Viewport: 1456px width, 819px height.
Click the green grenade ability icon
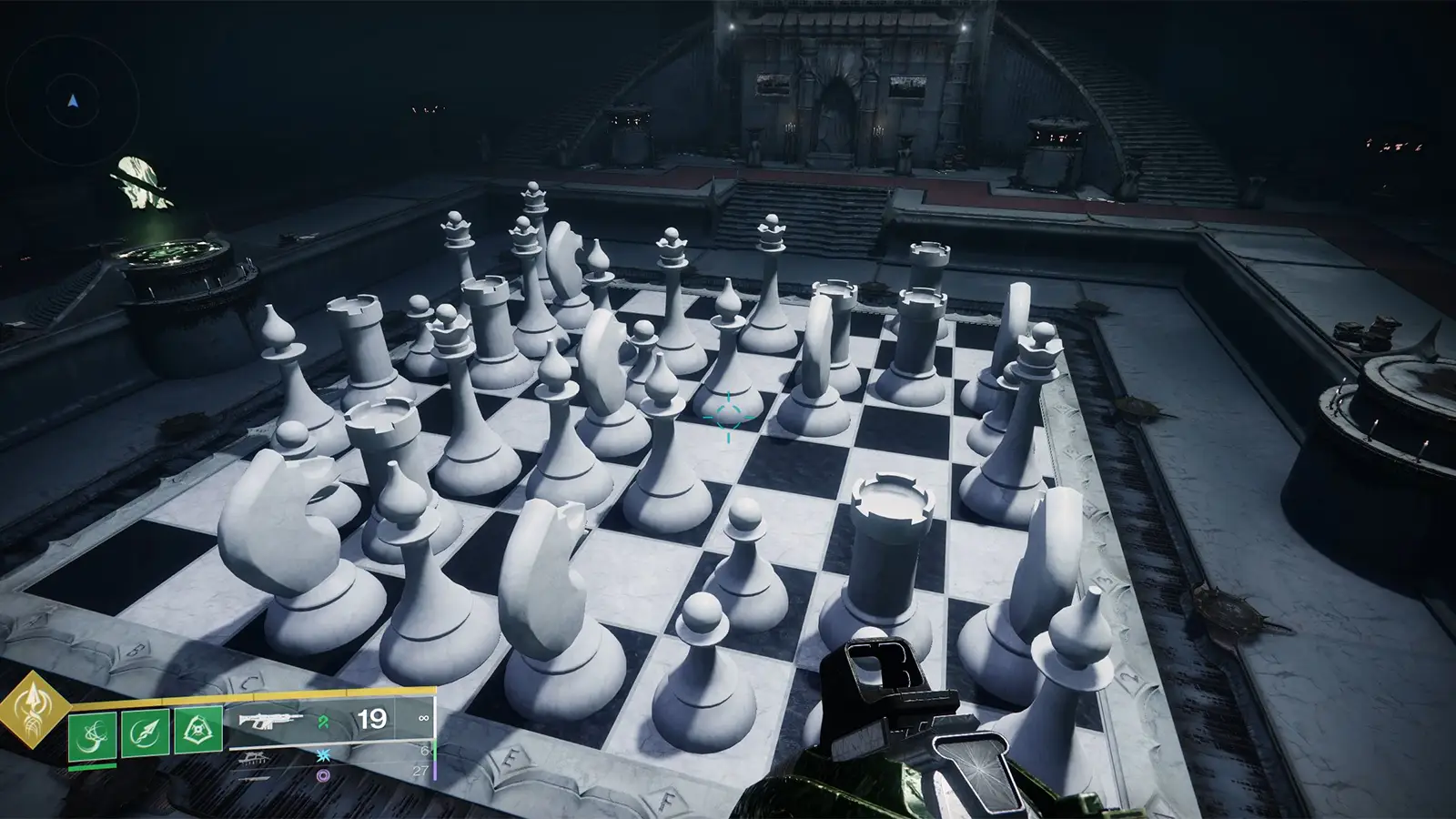92,734
